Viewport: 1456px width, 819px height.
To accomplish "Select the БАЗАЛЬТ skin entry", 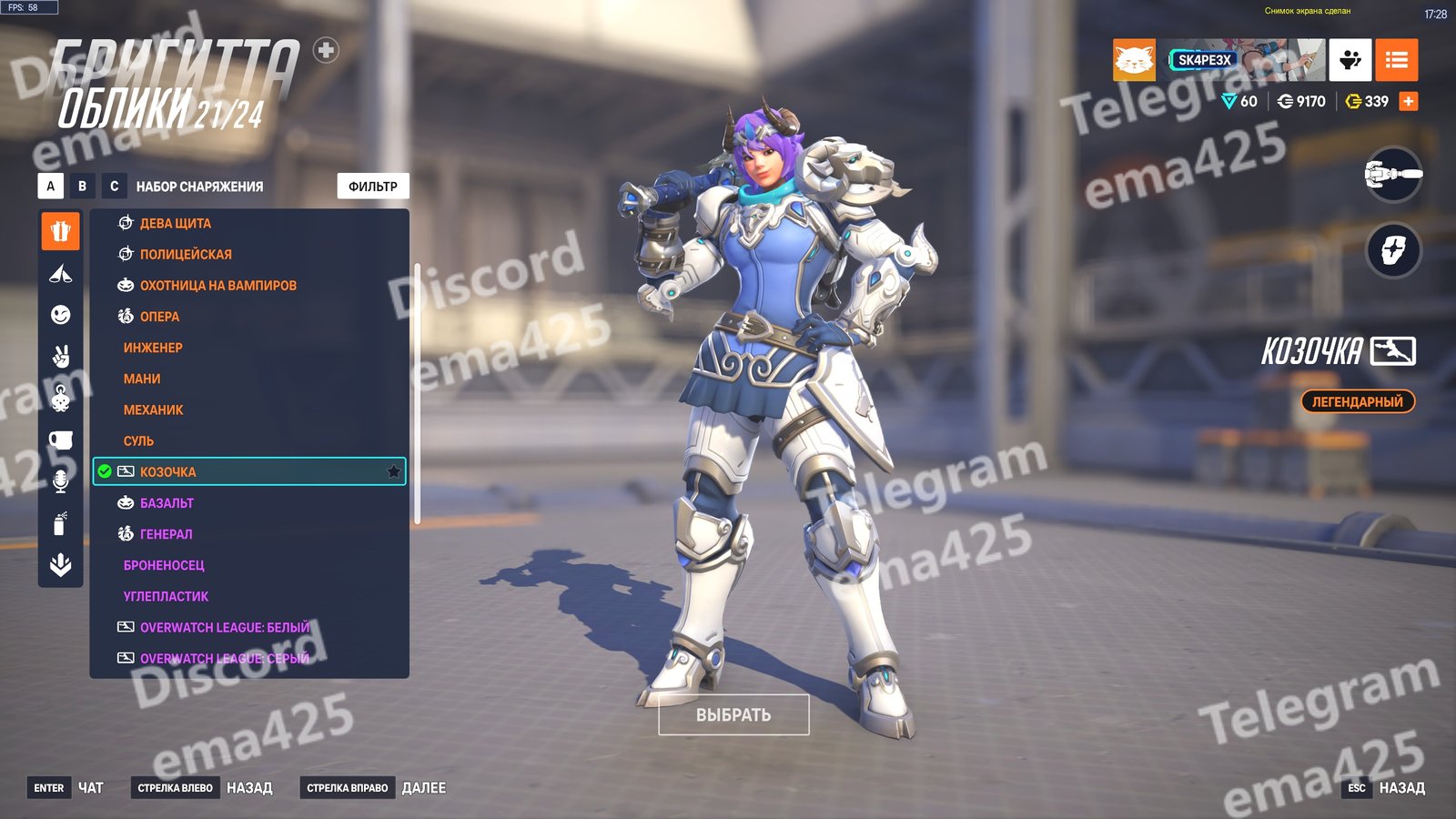I will (x=167, y=503).
